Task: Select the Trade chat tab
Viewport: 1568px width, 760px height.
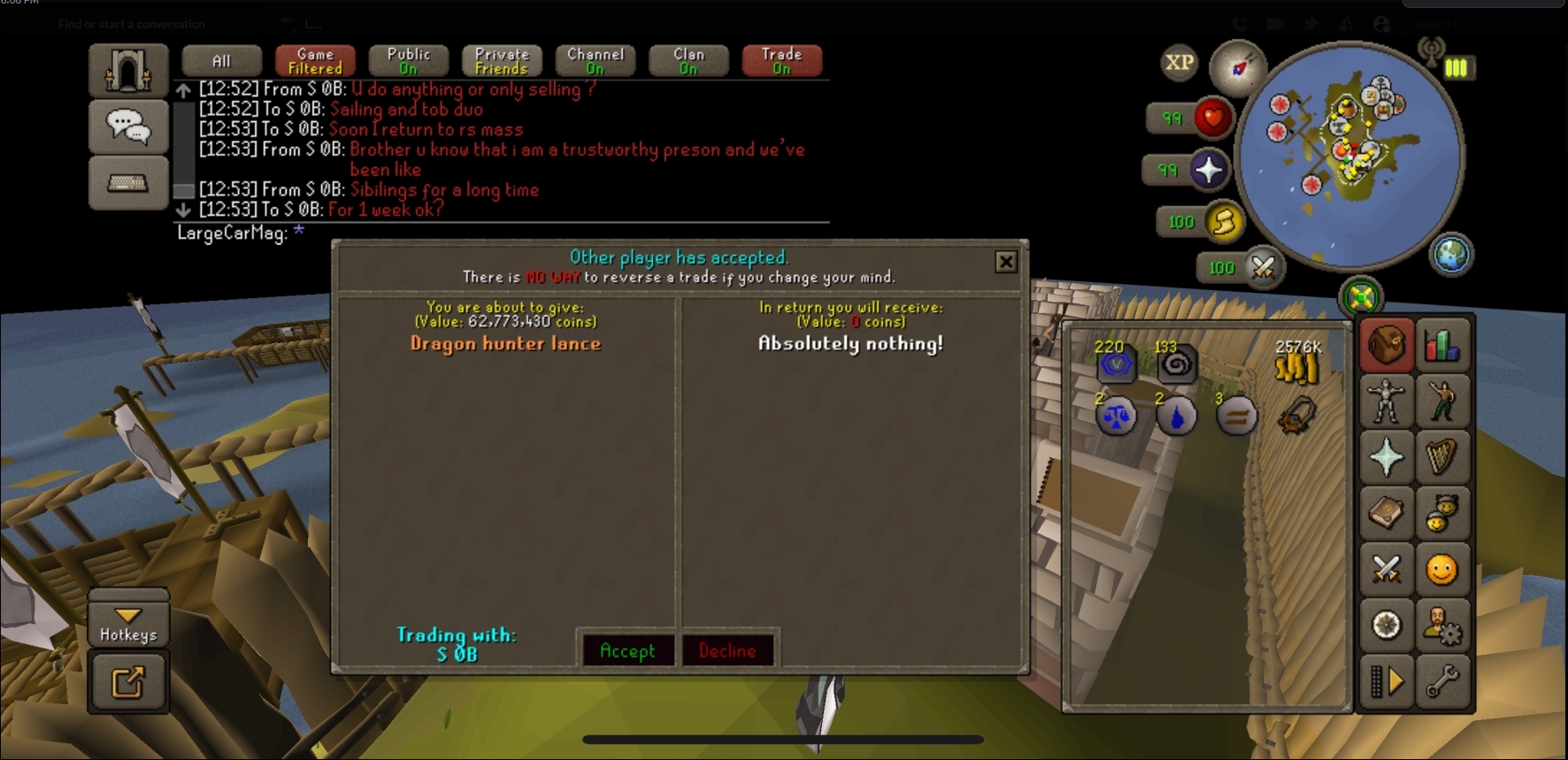Action: tap(781, 61)
